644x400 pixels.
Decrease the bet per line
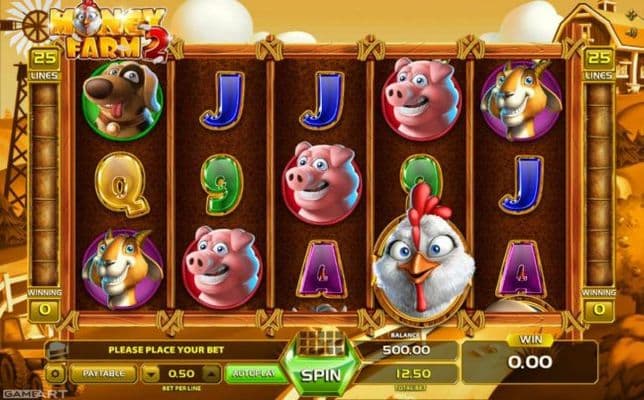pos(151,374)
